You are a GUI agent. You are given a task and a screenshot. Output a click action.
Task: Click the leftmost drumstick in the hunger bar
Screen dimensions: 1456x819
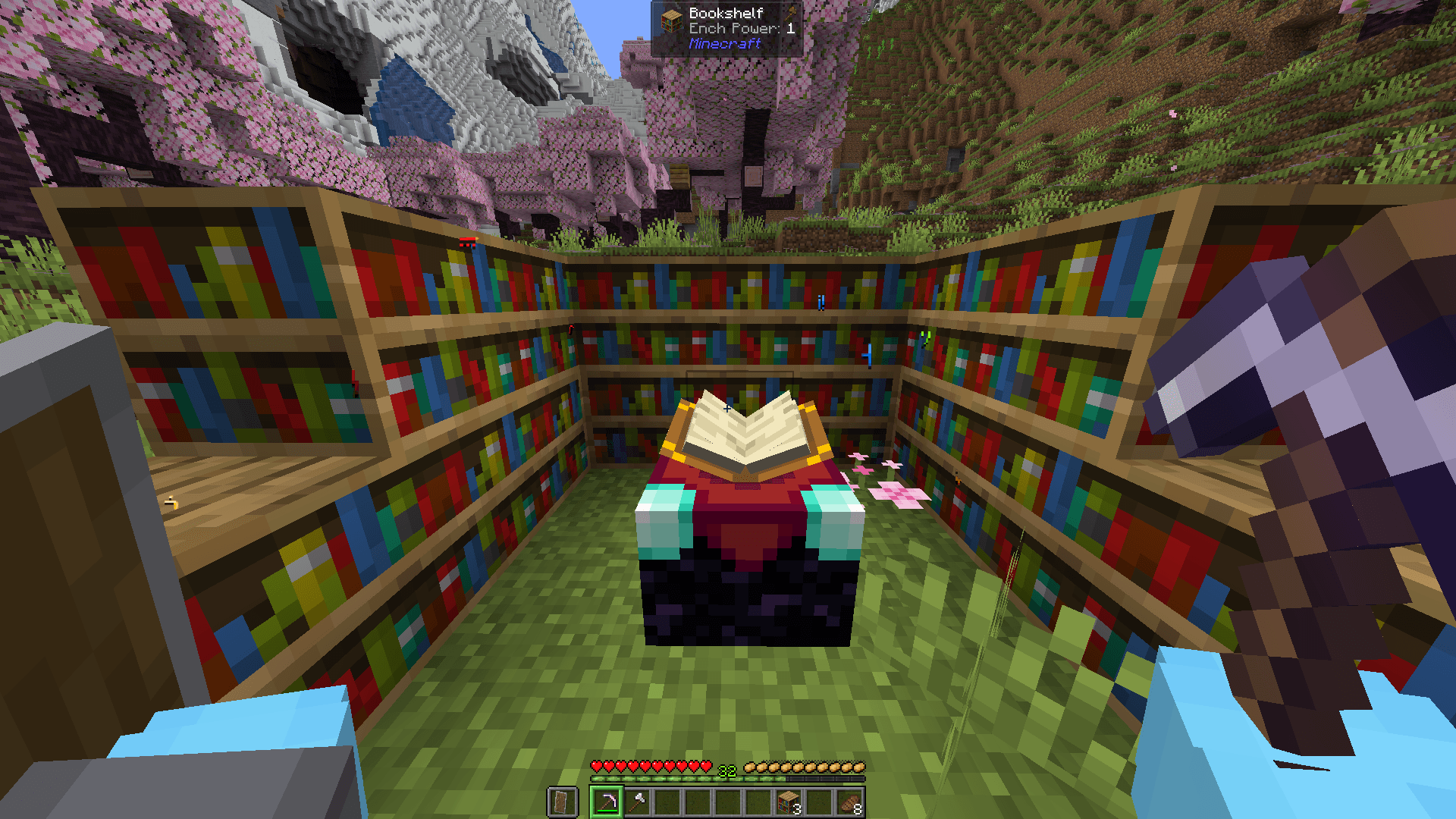750,767
